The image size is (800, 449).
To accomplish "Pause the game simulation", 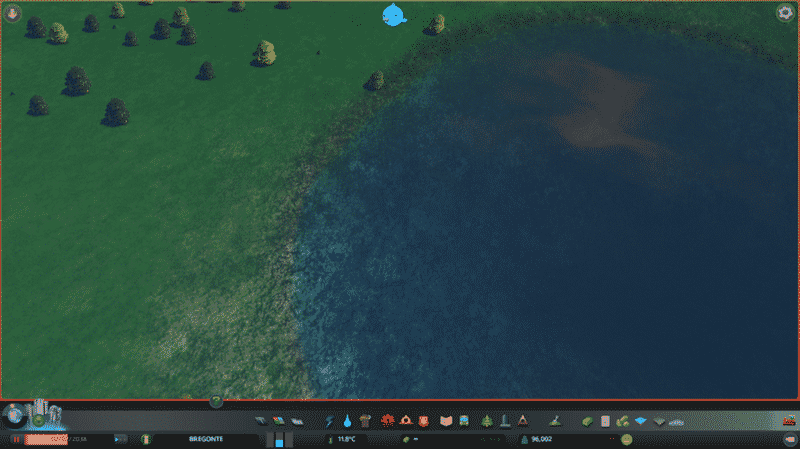I will 16,439.
